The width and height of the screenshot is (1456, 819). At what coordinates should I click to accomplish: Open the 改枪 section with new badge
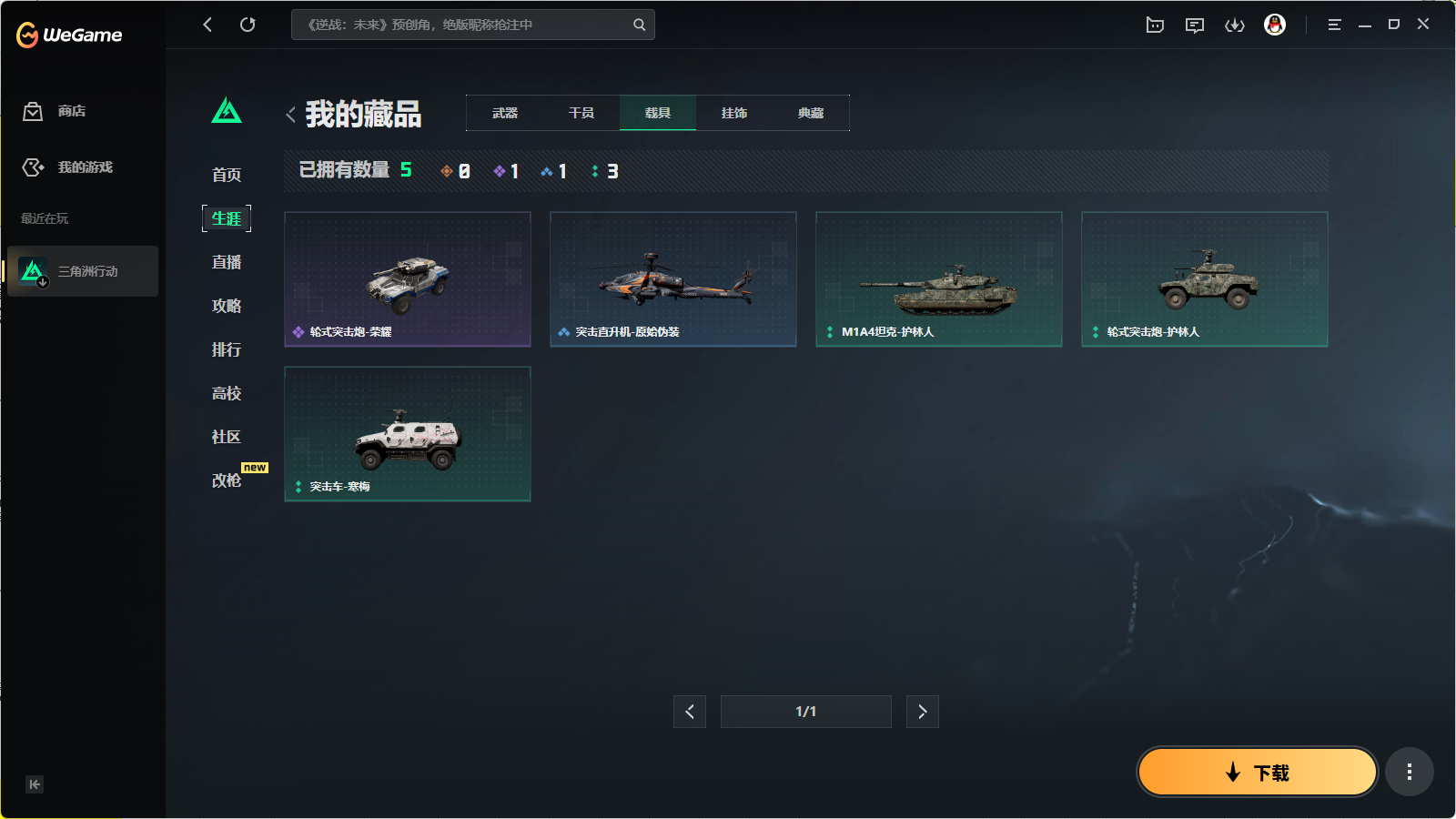click(x=226, y=480)
